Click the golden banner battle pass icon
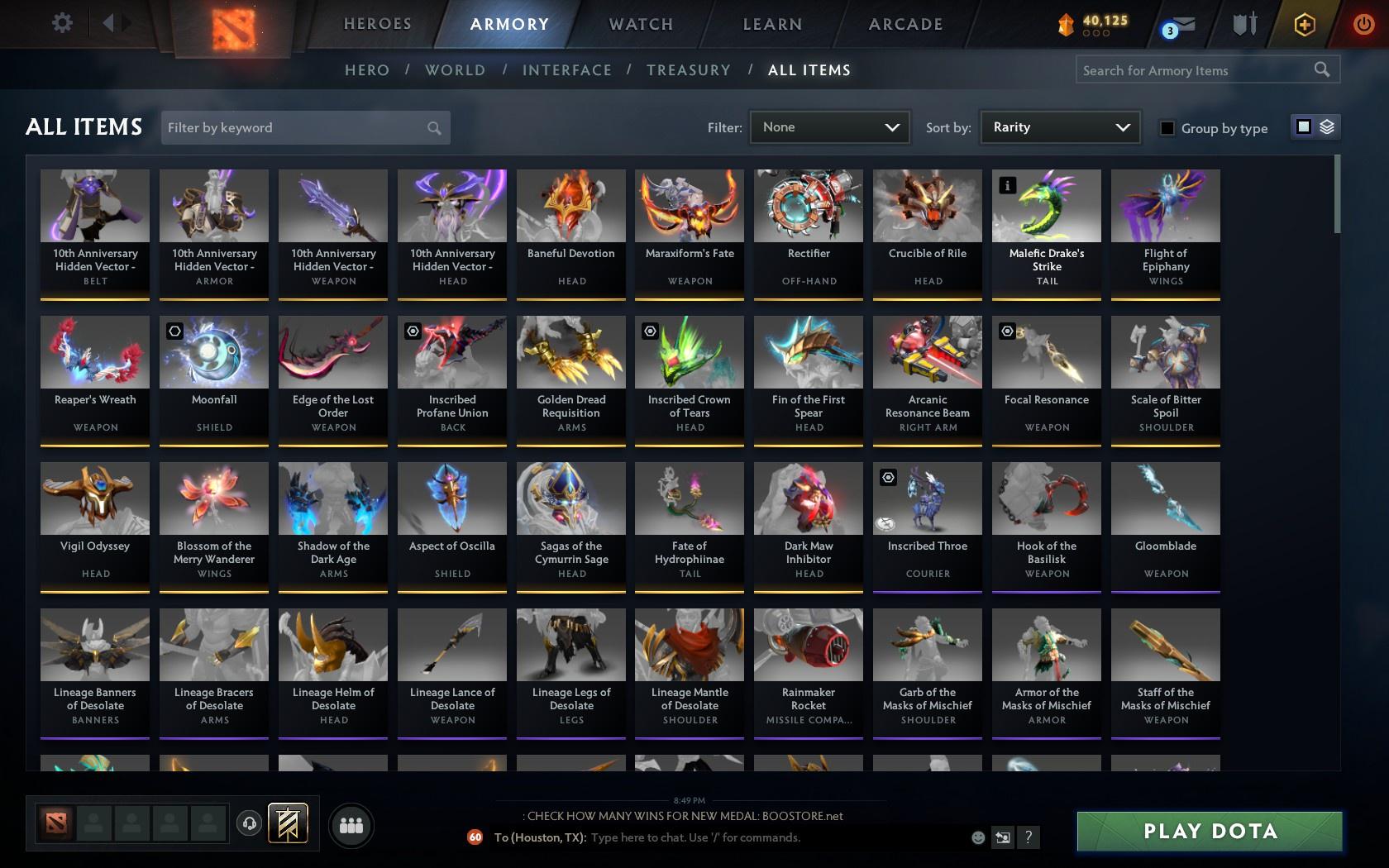The height and width of the screenshot is (868, 1389). (x=288, y=822)
